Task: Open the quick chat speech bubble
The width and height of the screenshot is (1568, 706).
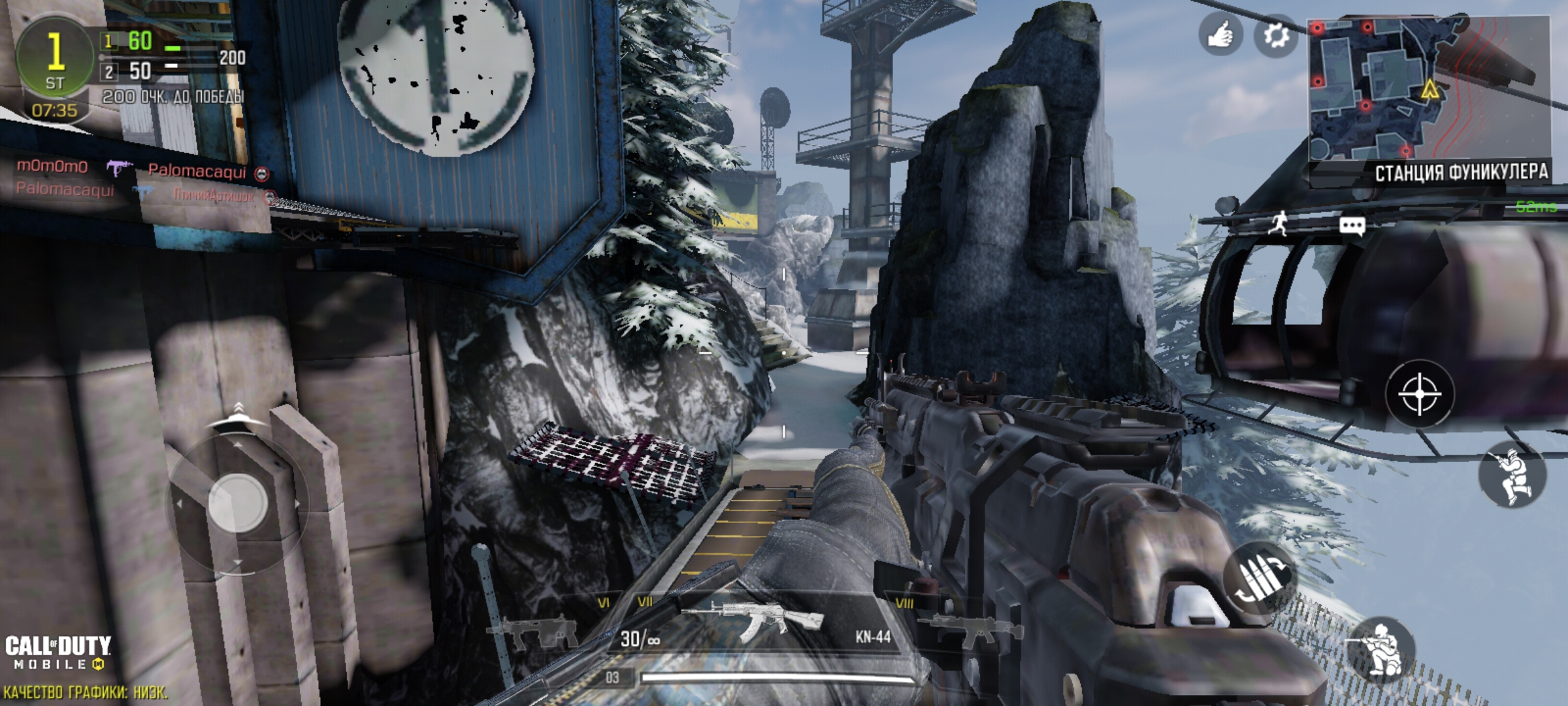Action: click(x=1352, y=226)
